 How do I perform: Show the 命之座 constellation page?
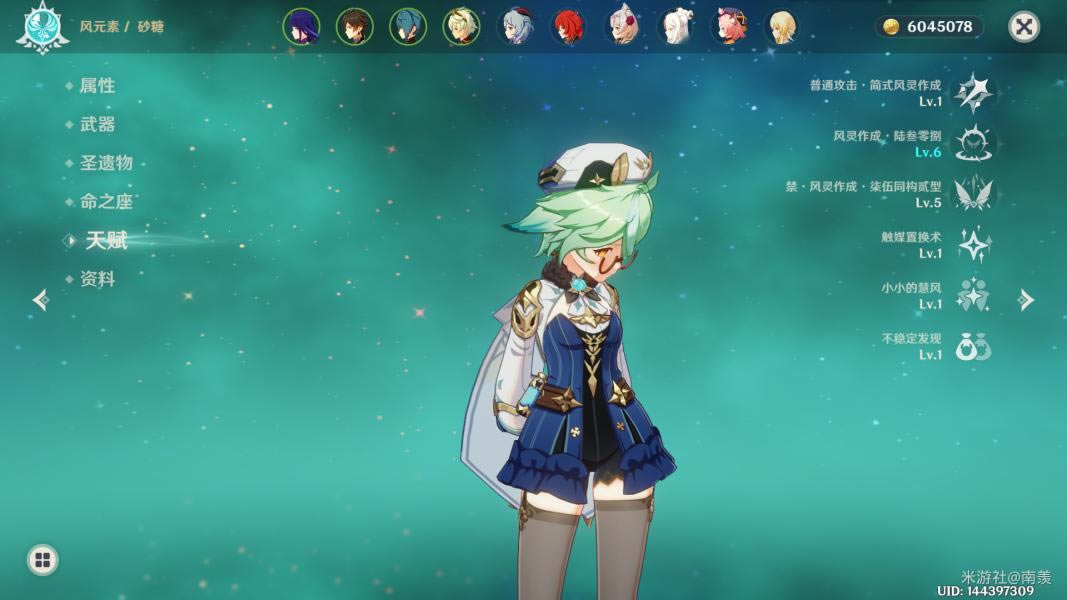[106, 202]
